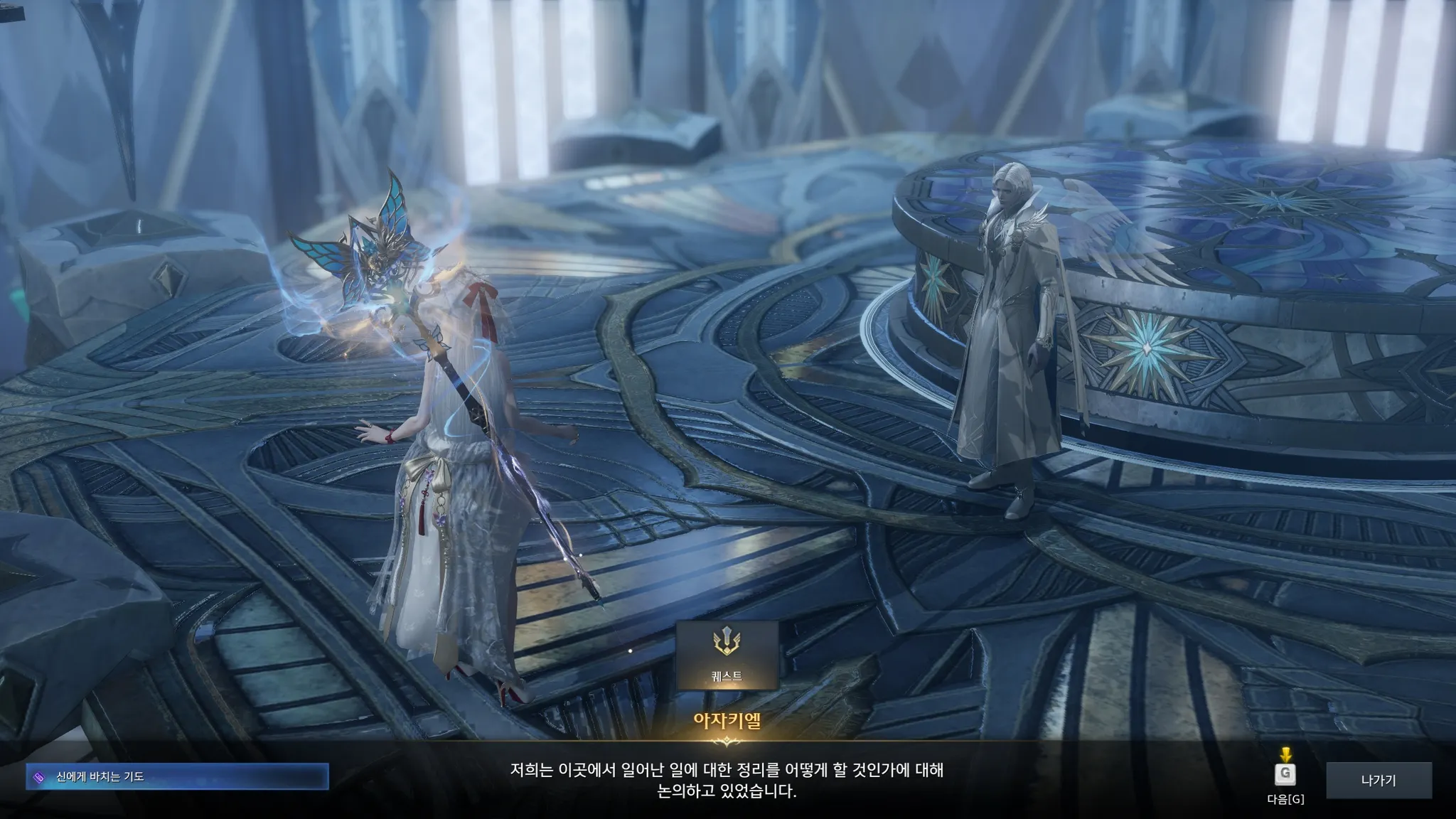Open the 퀘스트 quest button
Image resolution: width=1456 pixels, height=819 pixels.
click(727, 655)
